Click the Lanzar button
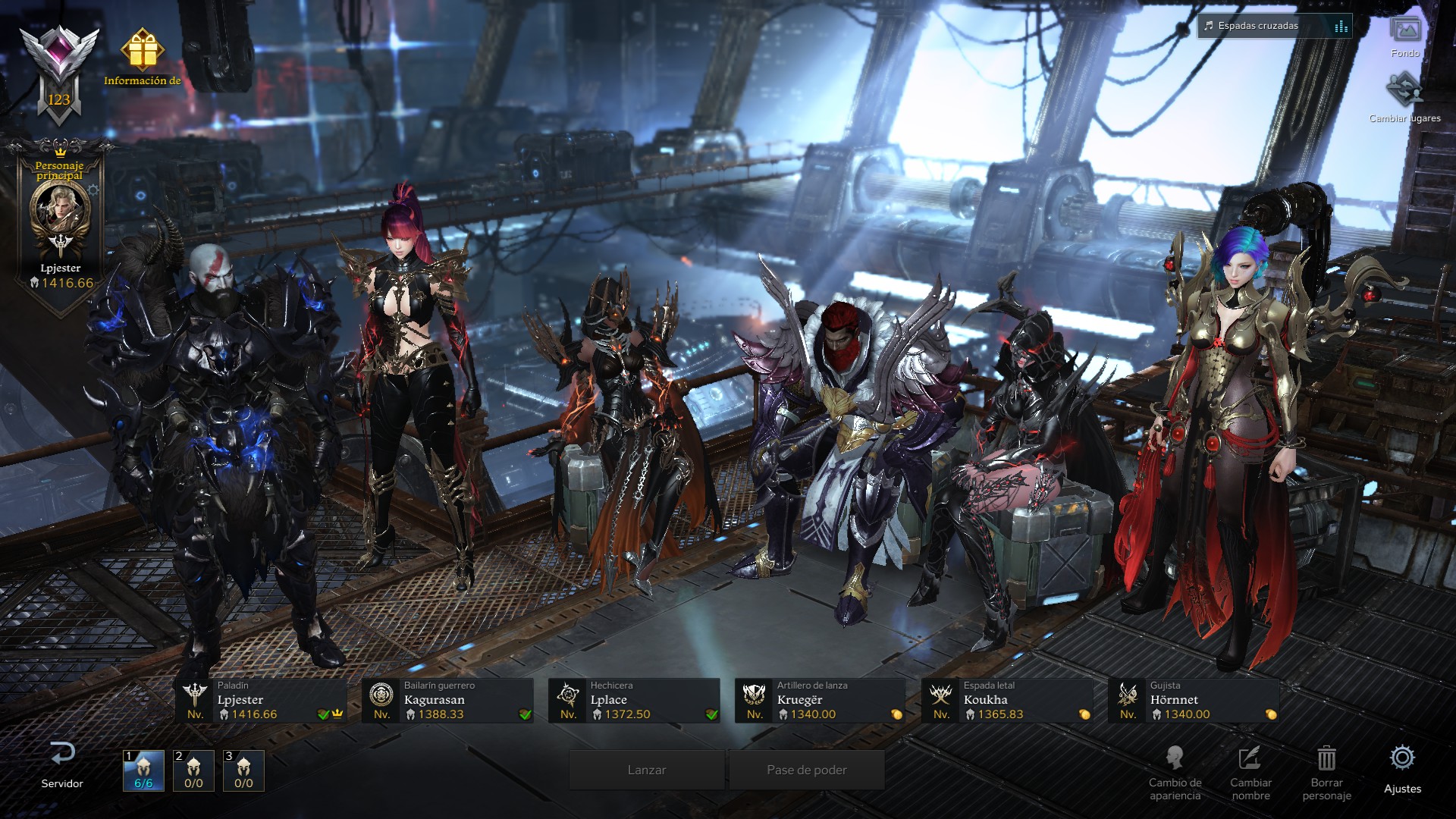This screenshot has width=1456, height=819. tap(647, 770)
